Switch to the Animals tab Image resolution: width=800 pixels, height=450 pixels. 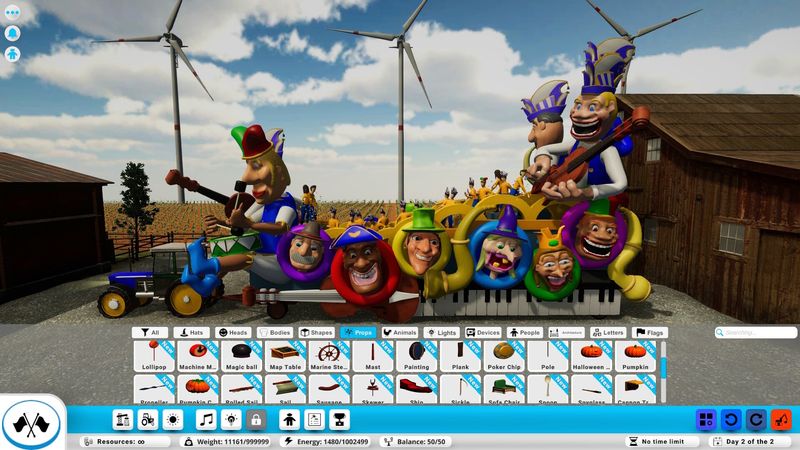click(399, 332)
